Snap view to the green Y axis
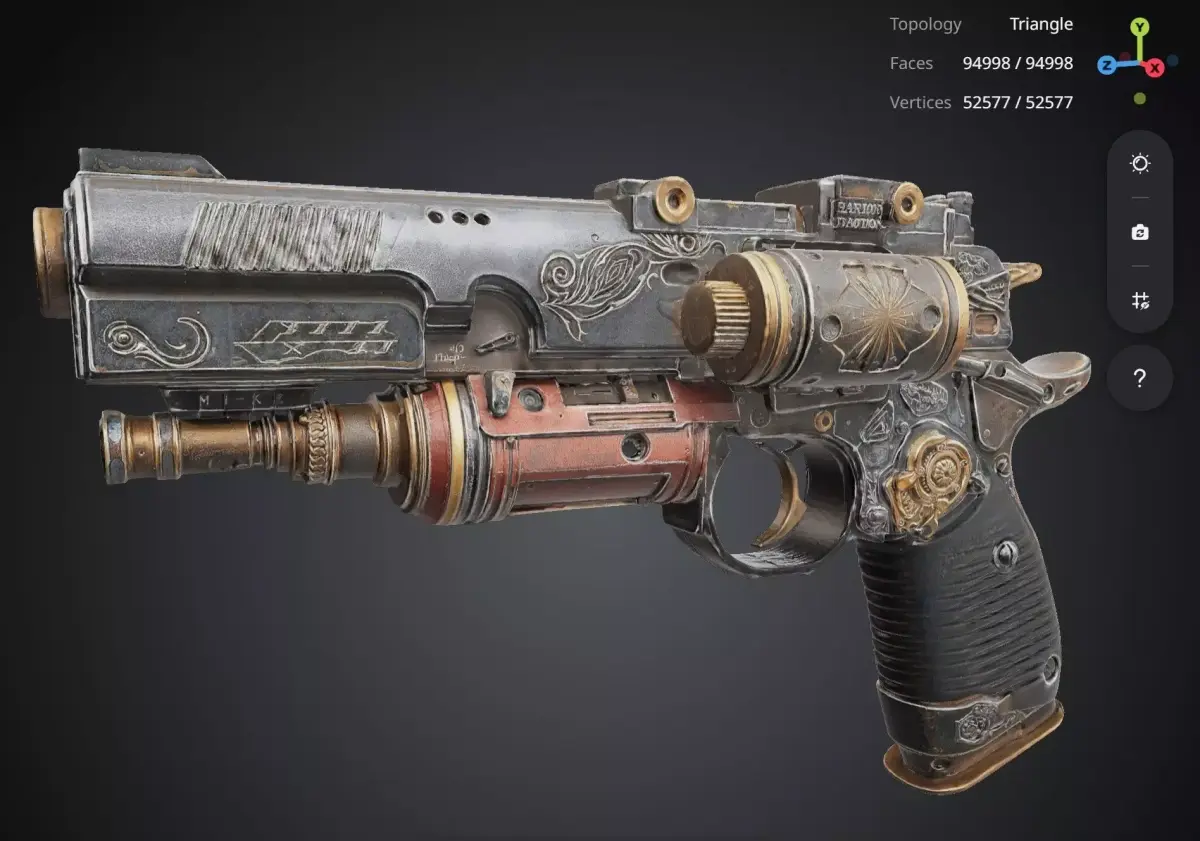Image resolution: width=1200 pixels, height=841 pixels. 1139,28
